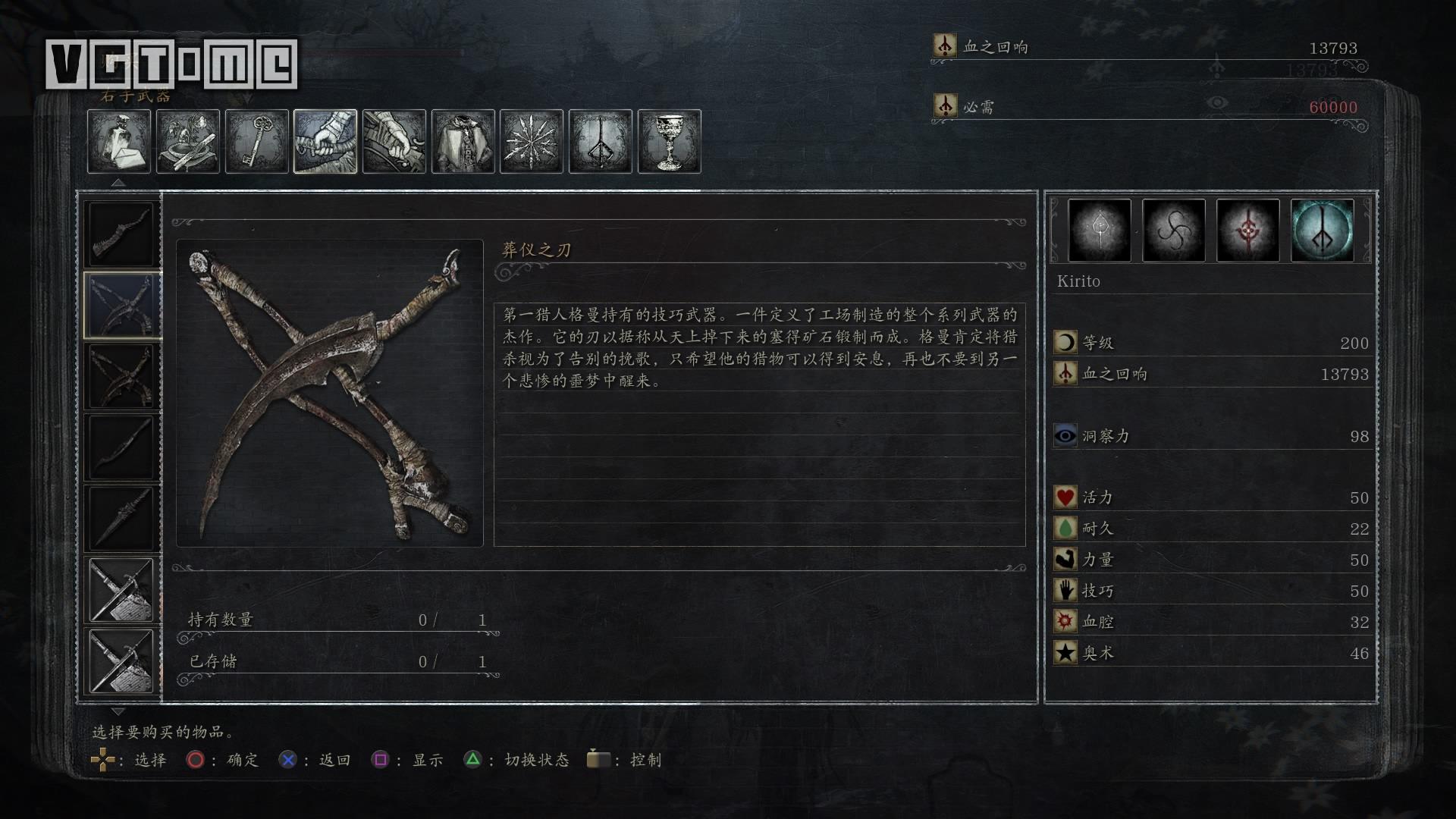Viewport: 1456px width, 819px height.
Task: Open the consumables tab with bottle and envelope
Action: tap(119, 142)
